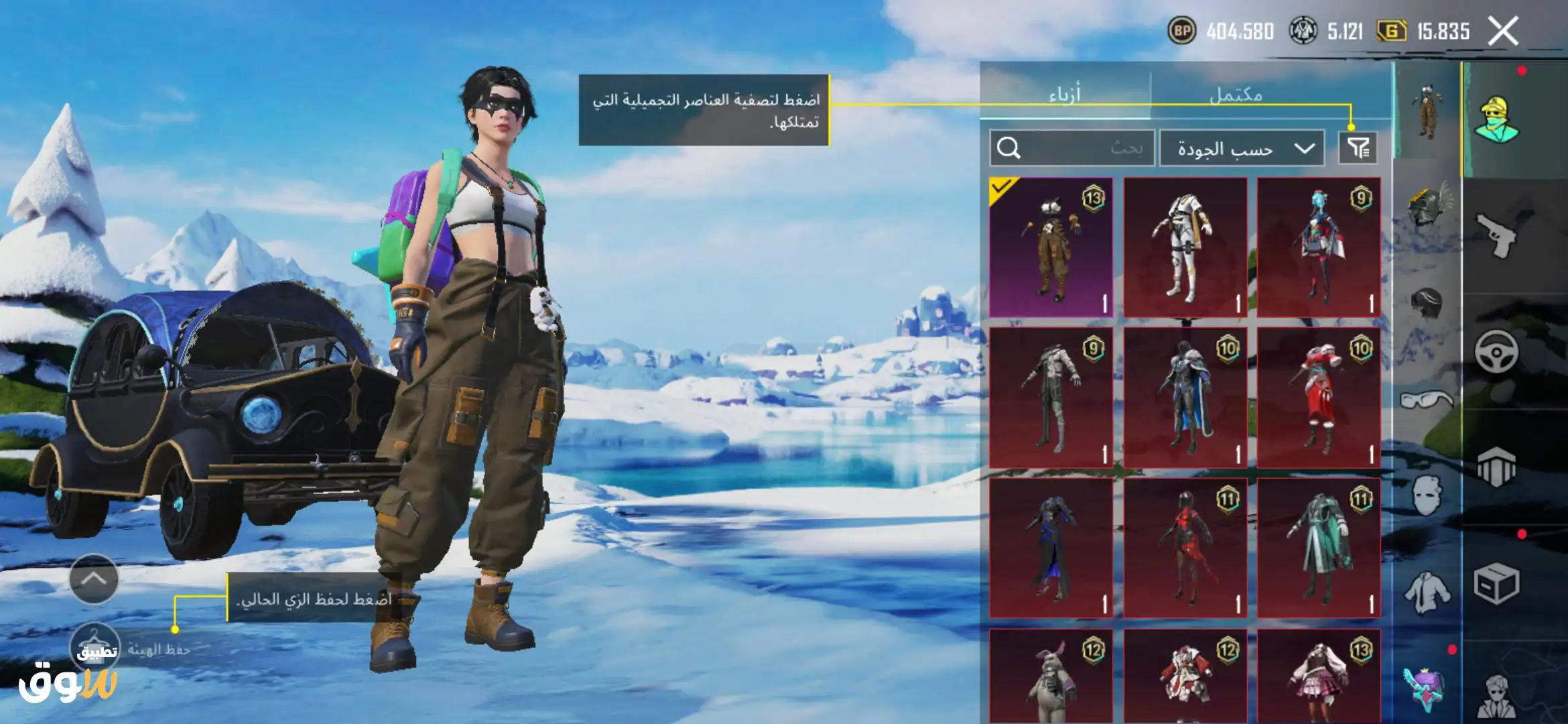Show the helmet headgear subcategory
The width and height of the screenshot is (1568, 724).
1427,206
